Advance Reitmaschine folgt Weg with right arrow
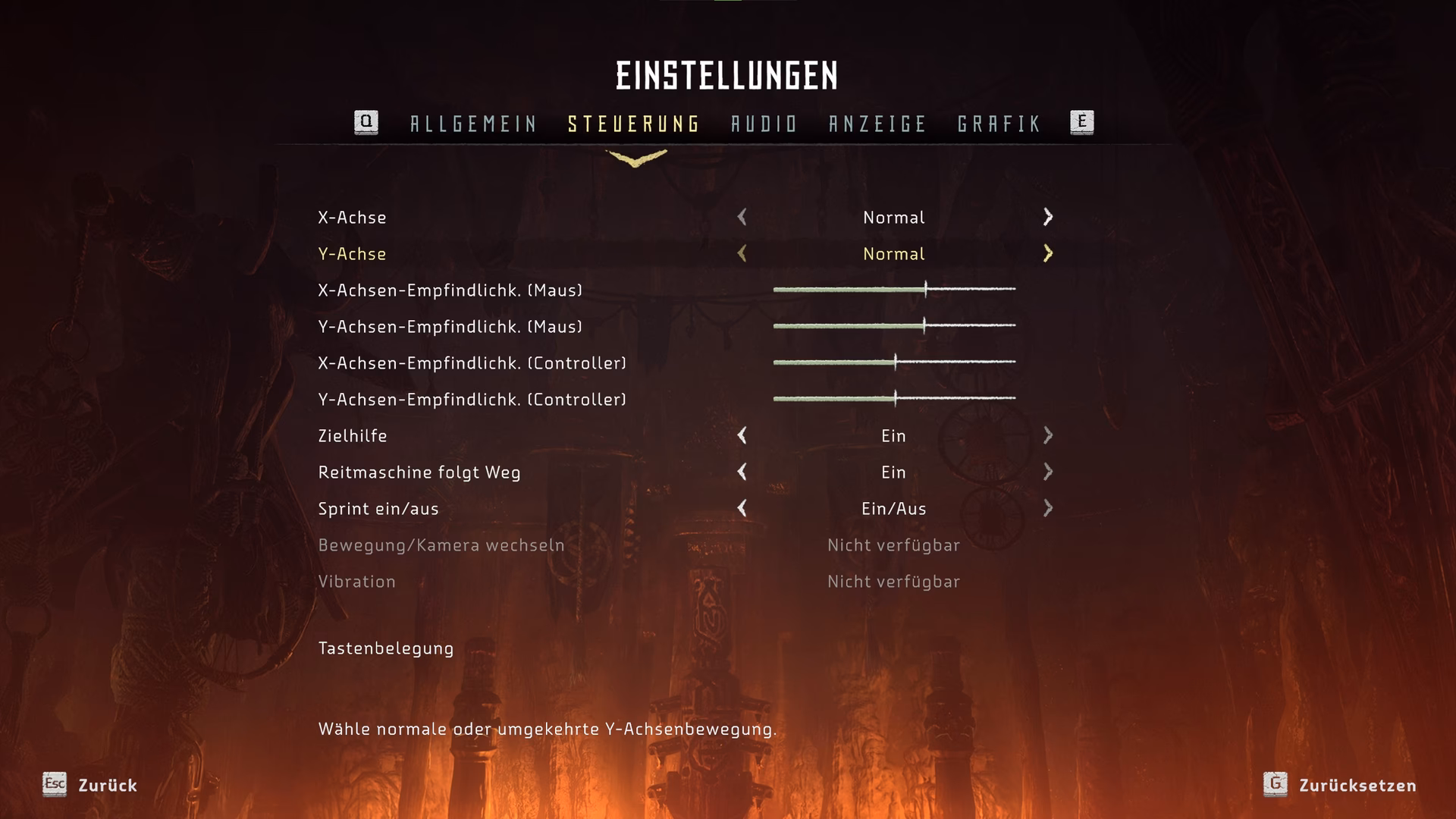 point(1049,472)
